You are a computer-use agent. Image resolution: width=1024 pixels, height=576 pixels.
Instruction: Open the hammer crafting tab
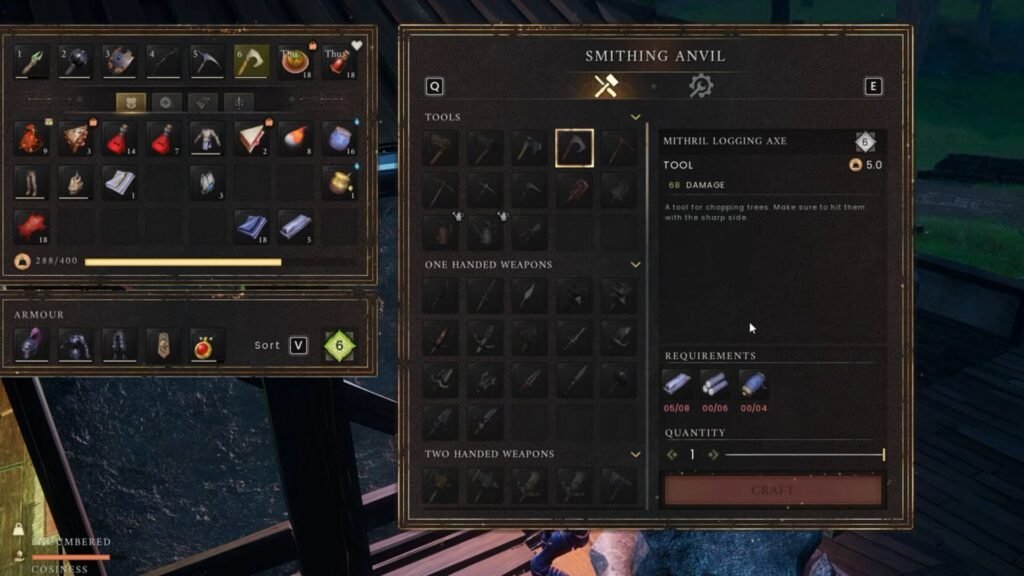[606, 87]
